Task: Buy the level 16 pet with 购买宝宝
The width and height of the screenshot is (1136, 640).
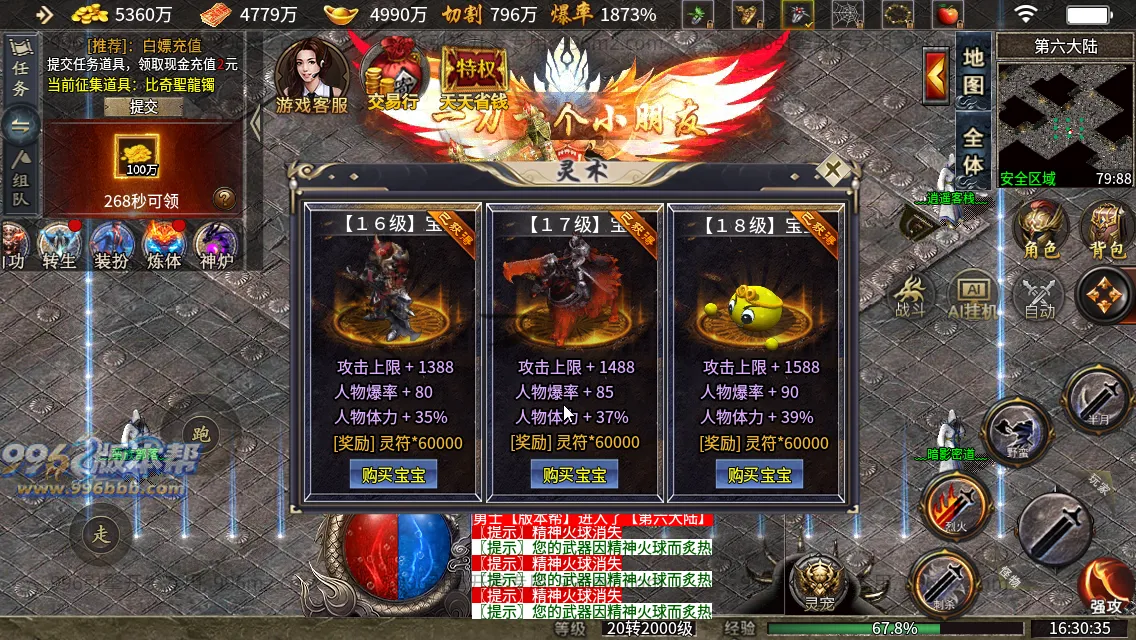Action: (x=394, y=475)
